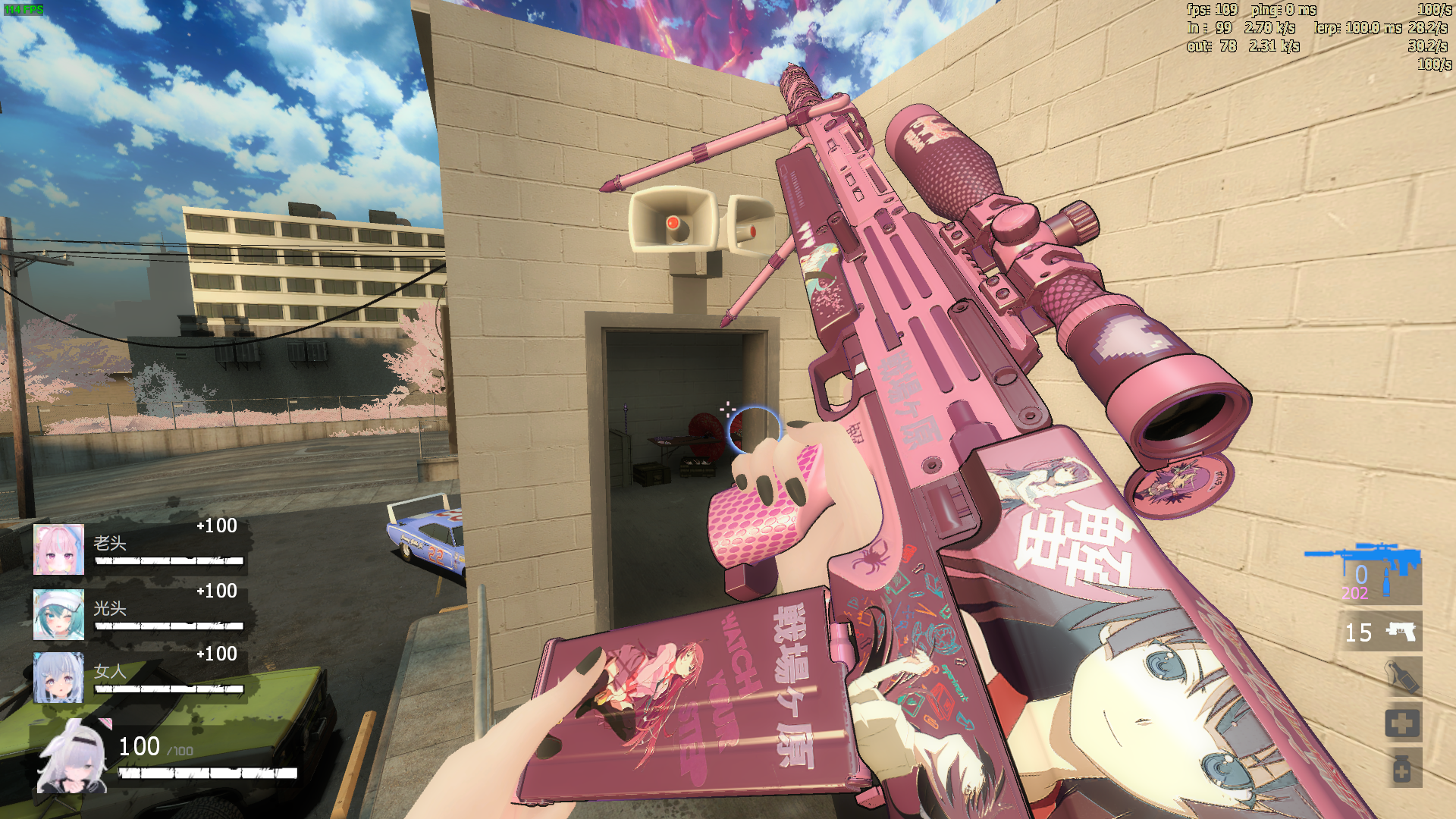Switch to the pistol slot
1456x819 pixels.
pos(1379,632)
